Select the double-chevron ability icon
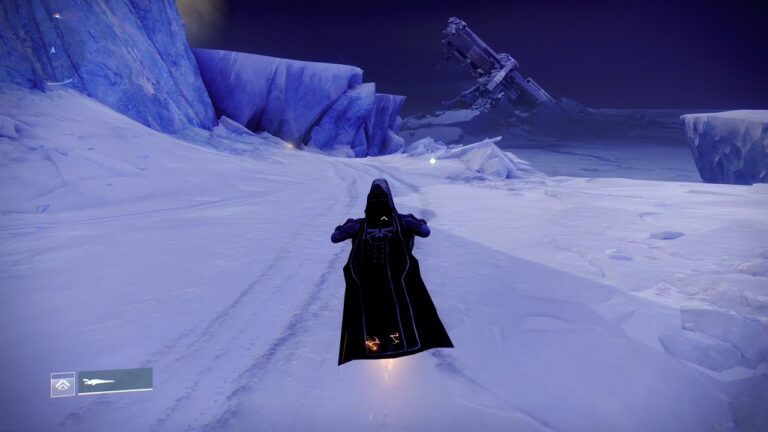The image size is (768, 432). click(x=63, y=384)
